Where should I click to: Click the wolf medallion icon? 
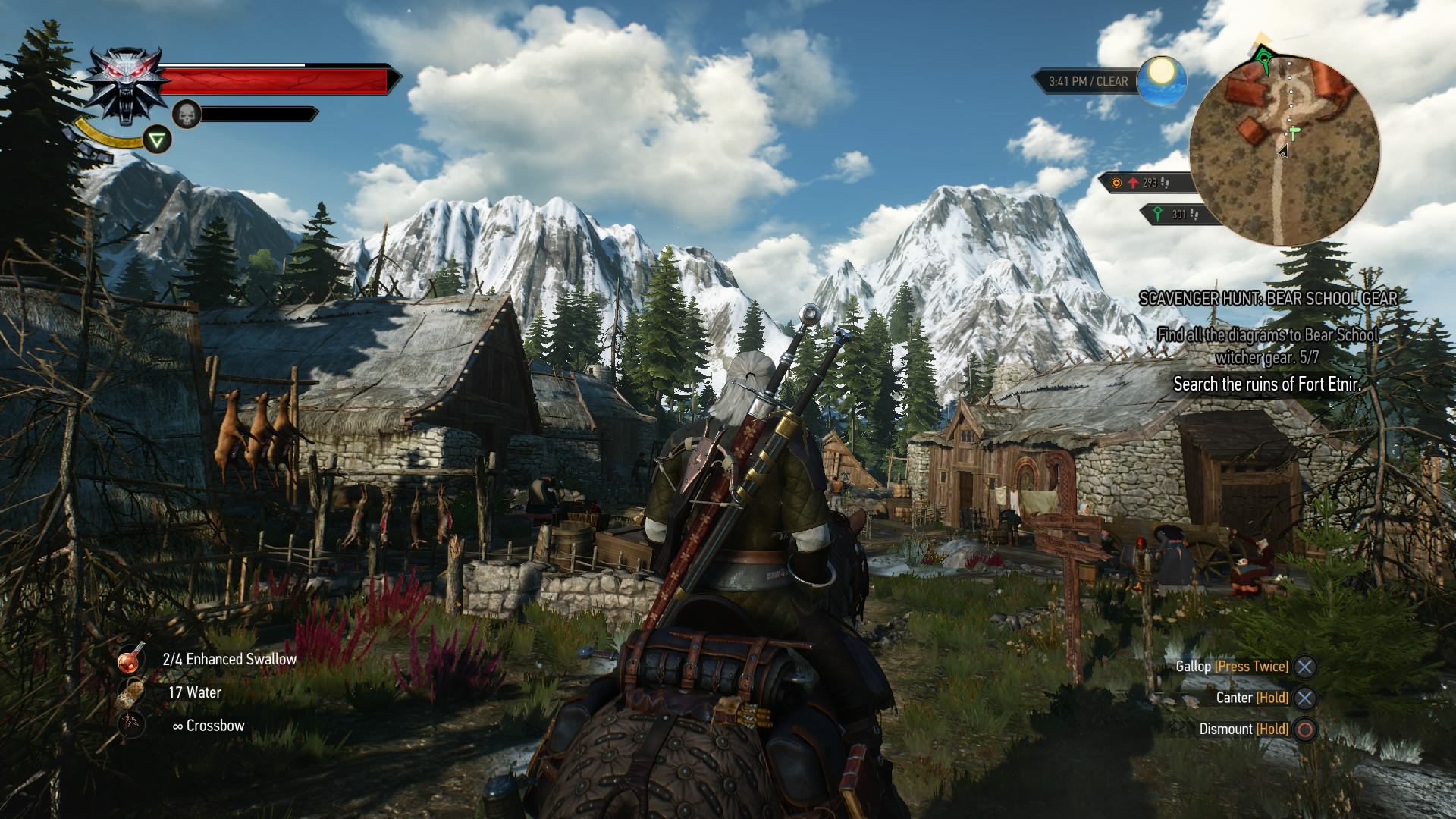tap(125, 85)
